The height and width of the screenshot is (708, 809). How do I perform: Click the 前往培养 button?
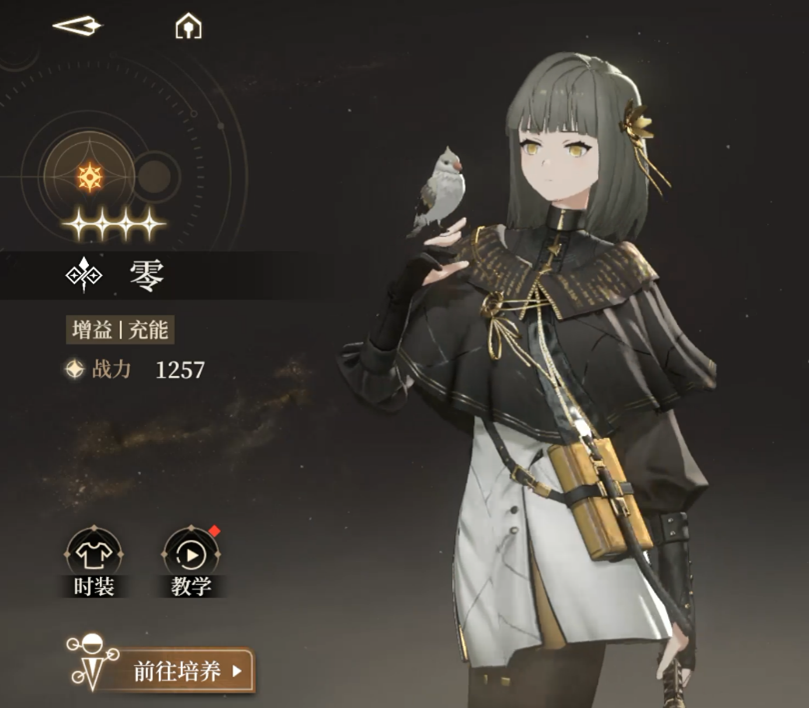[x=188, y=671]
